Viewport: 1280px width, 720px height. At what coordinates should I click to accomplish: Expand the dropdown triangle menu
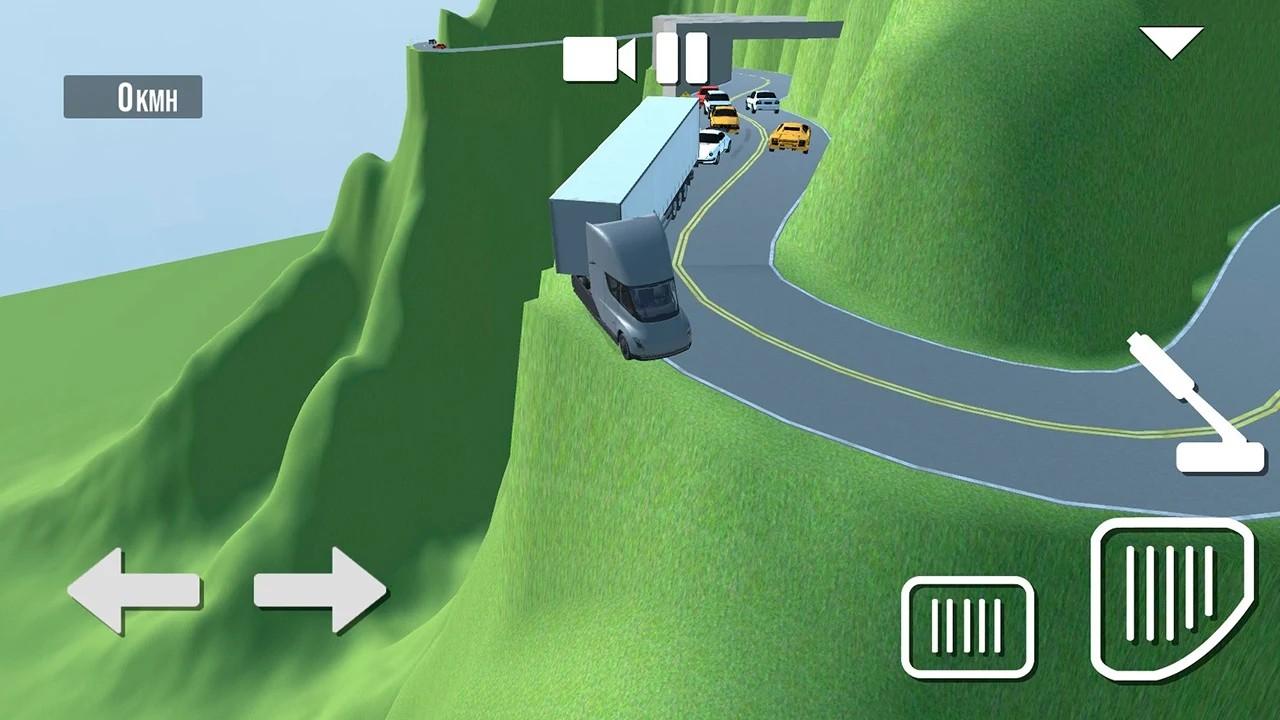pos(1171,43)
